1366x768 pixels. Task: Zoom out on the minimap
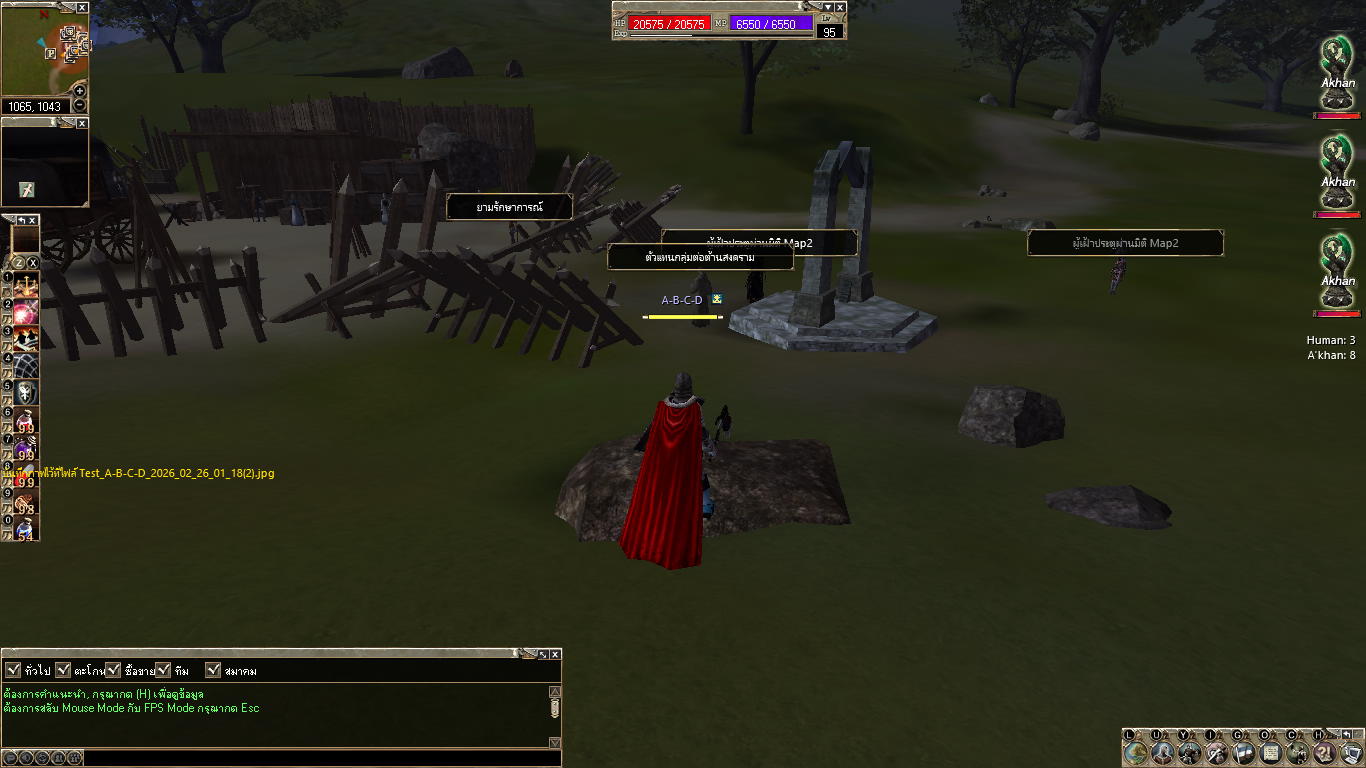[x=80, y=106]
